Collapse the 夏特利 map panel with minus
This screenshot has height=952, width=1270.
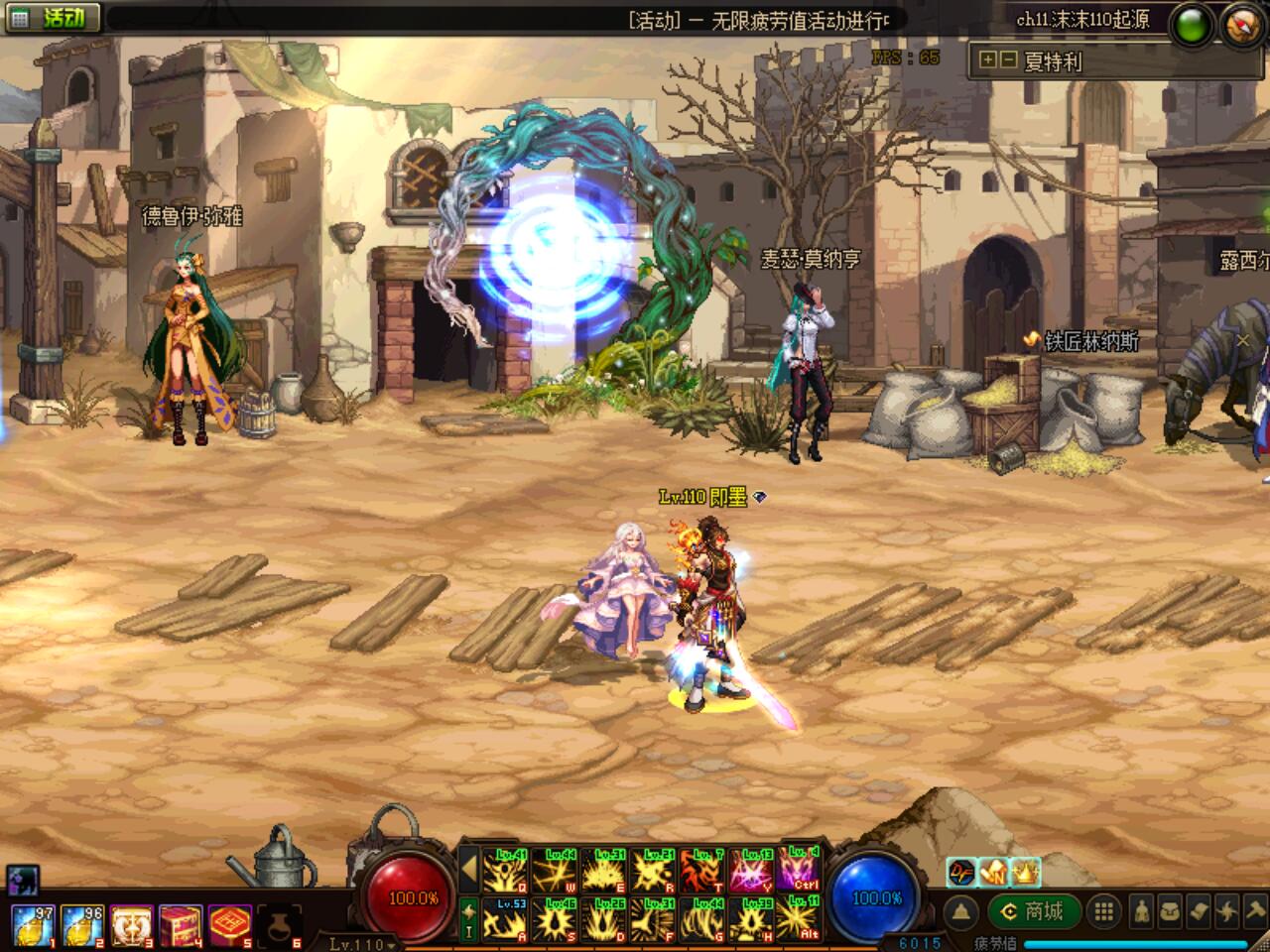tap(1007, 60)
